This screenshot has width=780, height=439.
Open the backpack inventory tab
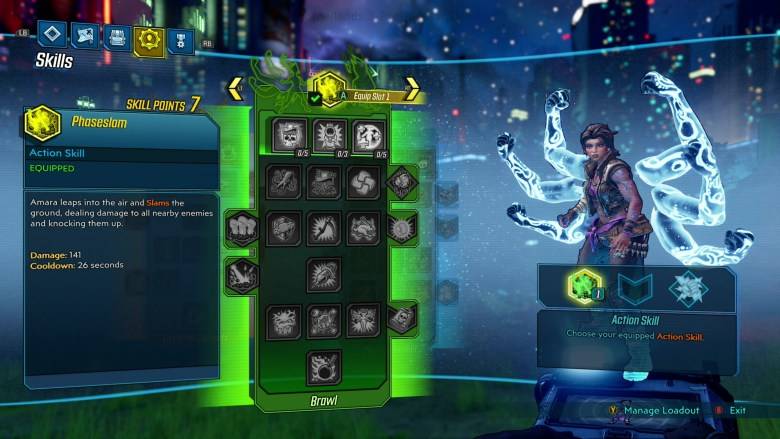tap(117, 37)
